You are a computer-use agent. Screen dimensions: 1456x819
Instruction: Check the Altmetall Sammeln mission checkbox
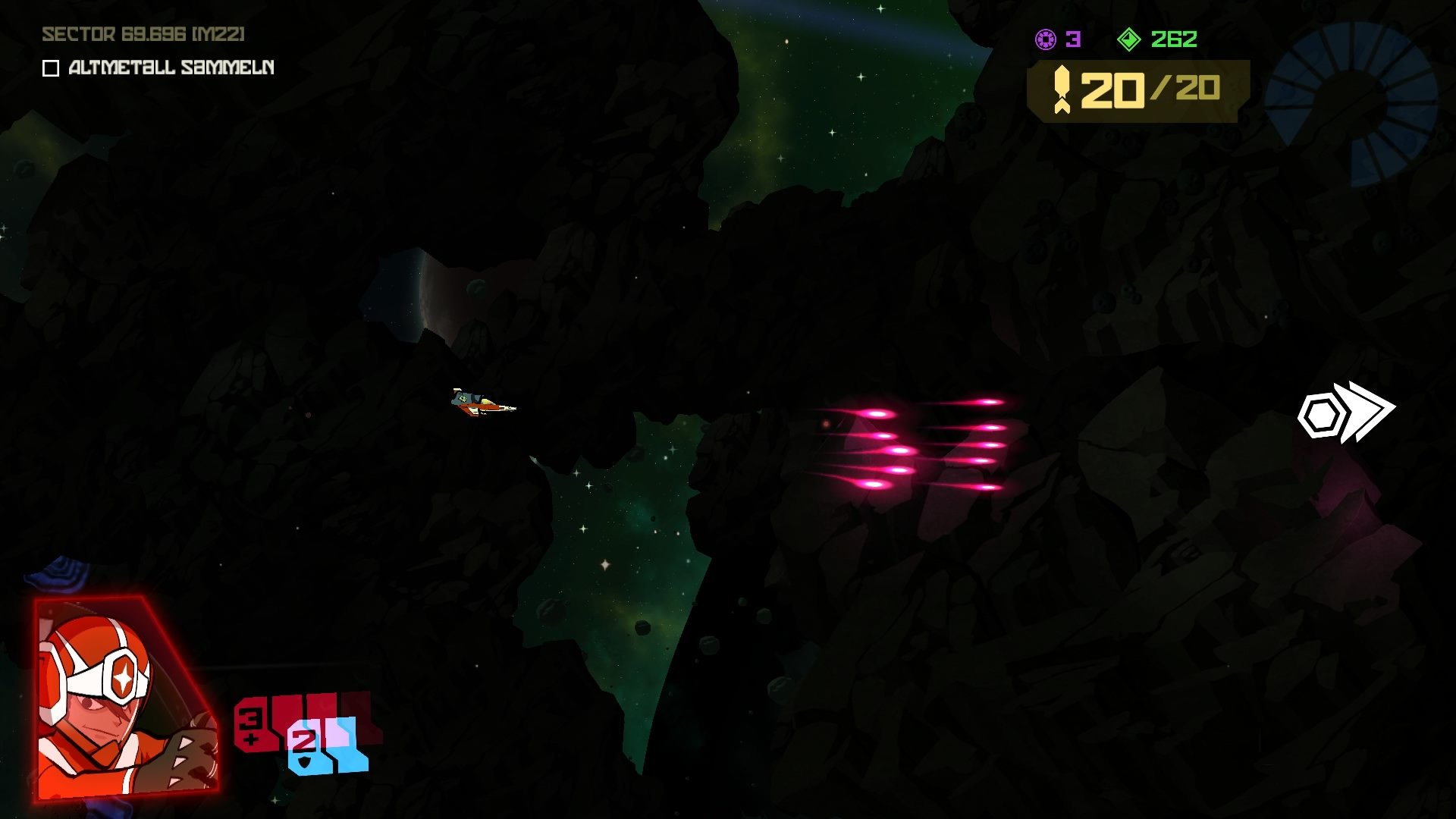(49, 69)
